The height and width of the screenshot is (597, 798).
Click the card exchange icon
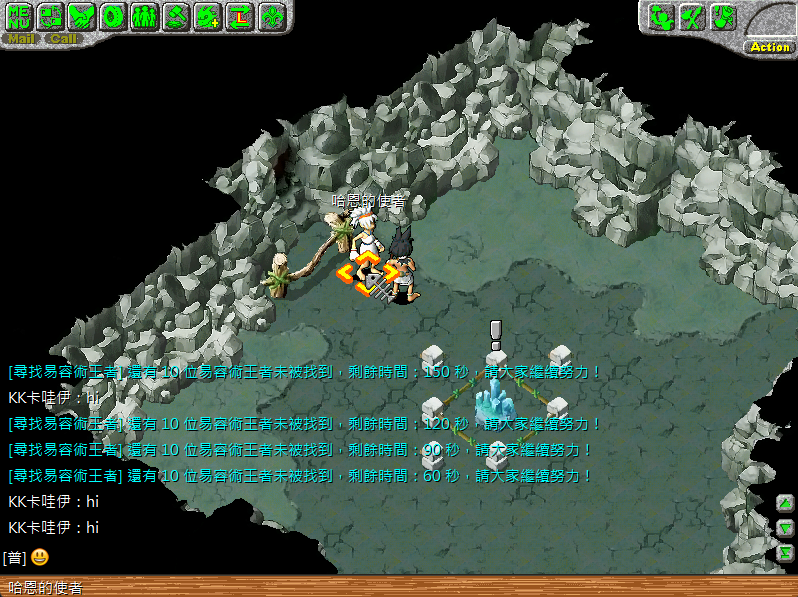[x=52, y=16]
